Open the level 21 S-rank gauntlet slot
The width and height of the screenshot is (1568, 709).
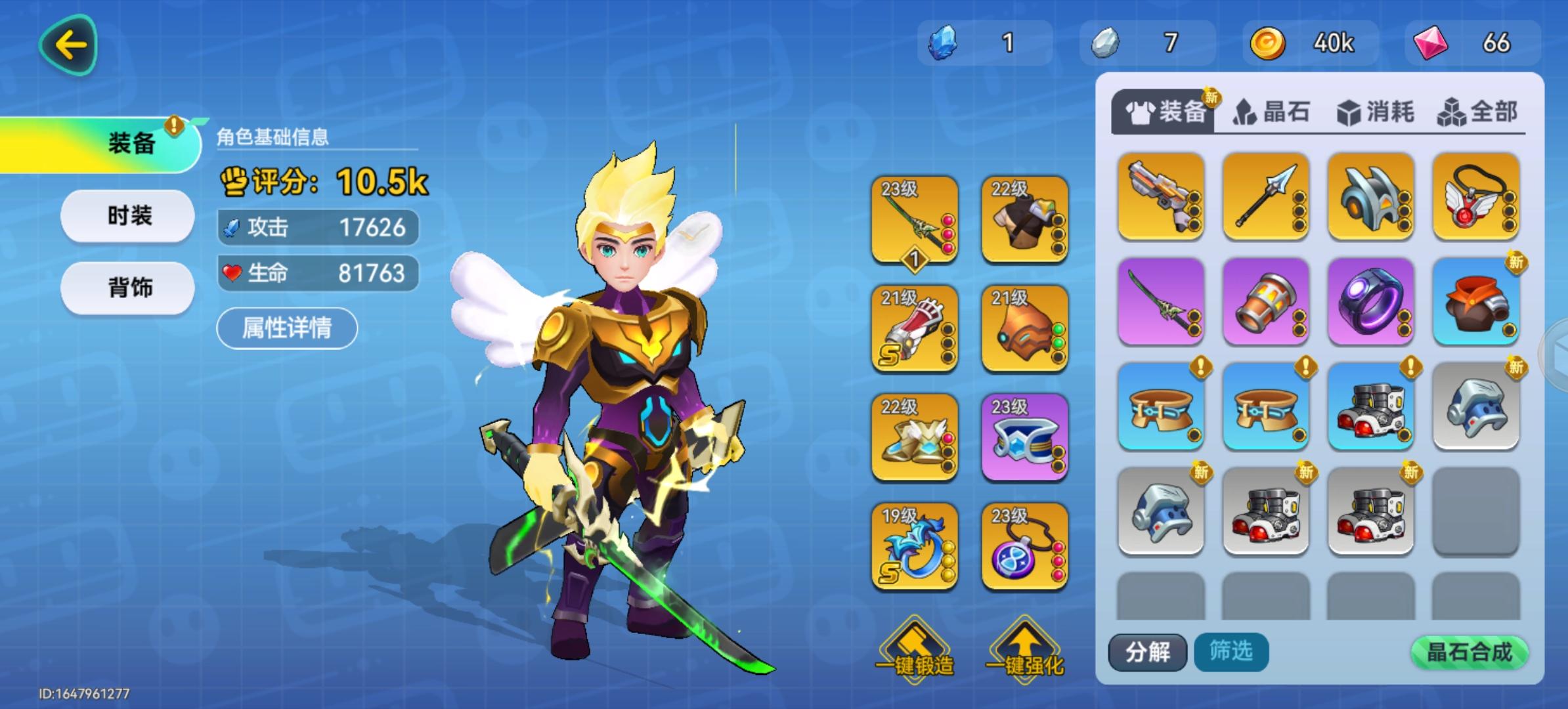coord(913,332)
